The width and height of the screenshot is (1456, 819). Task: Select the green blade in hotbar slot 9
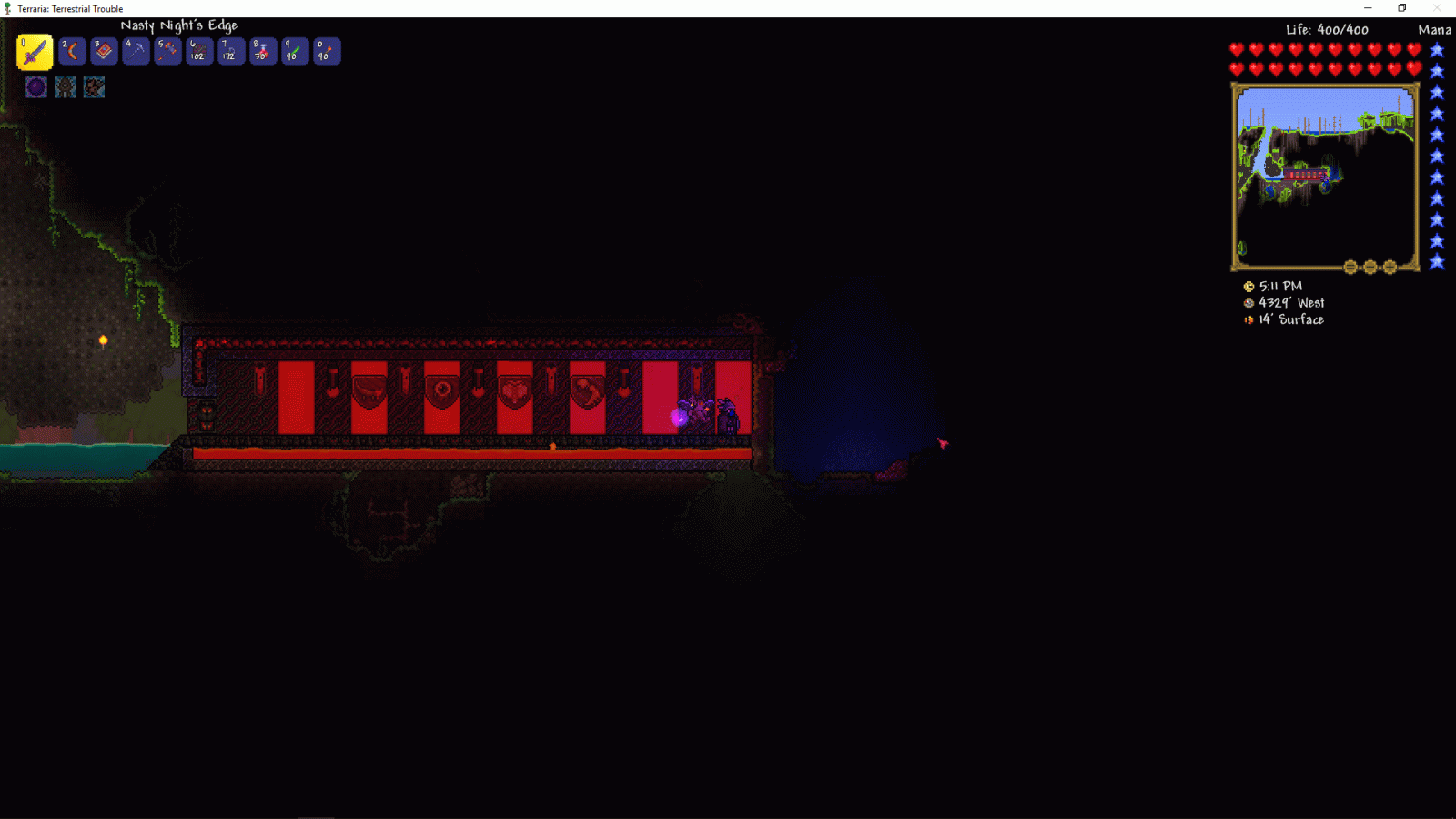tap(294, 51)
